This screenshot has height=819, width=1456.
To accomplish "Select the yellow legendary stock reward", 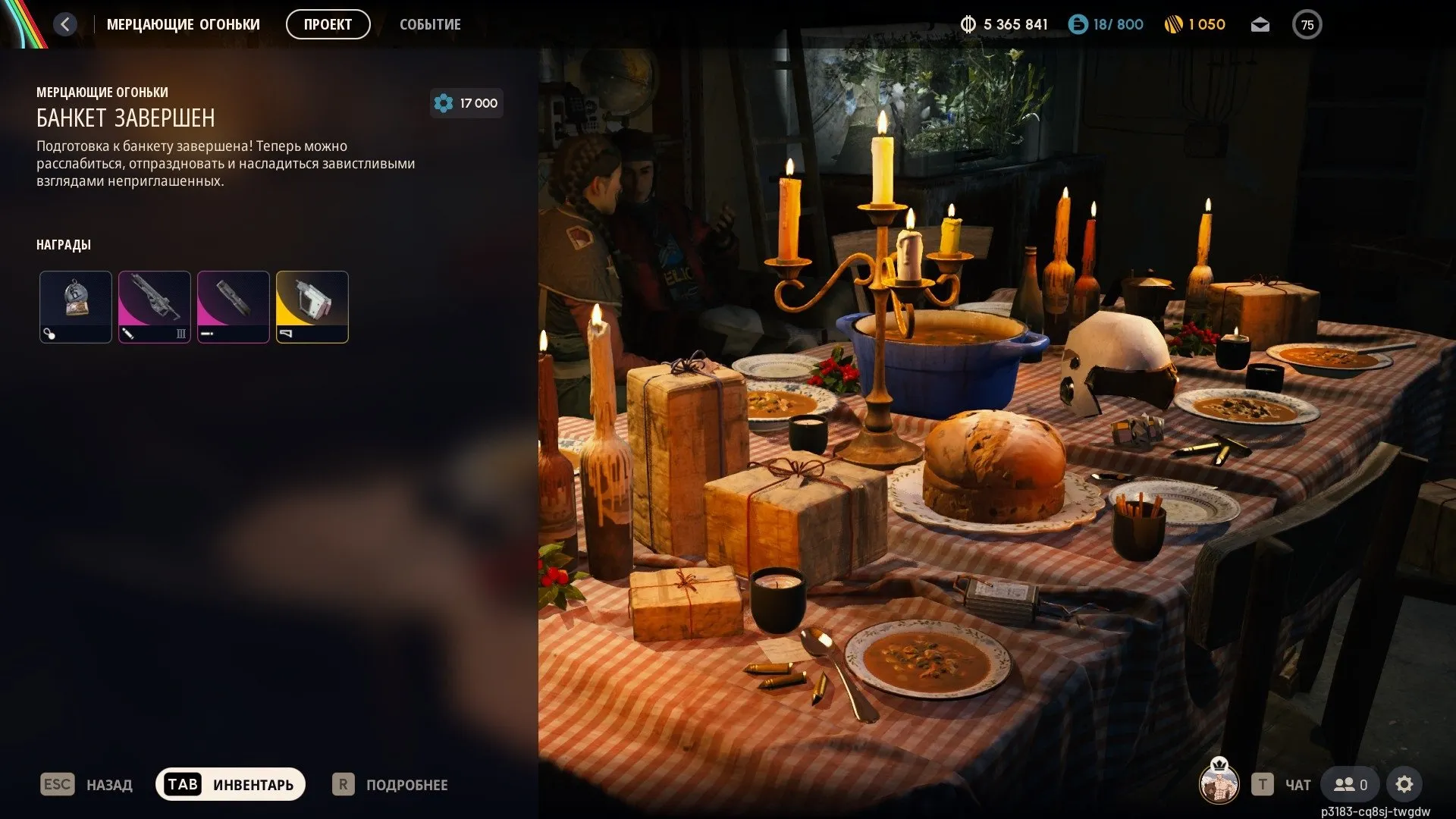I will point(312,307).
